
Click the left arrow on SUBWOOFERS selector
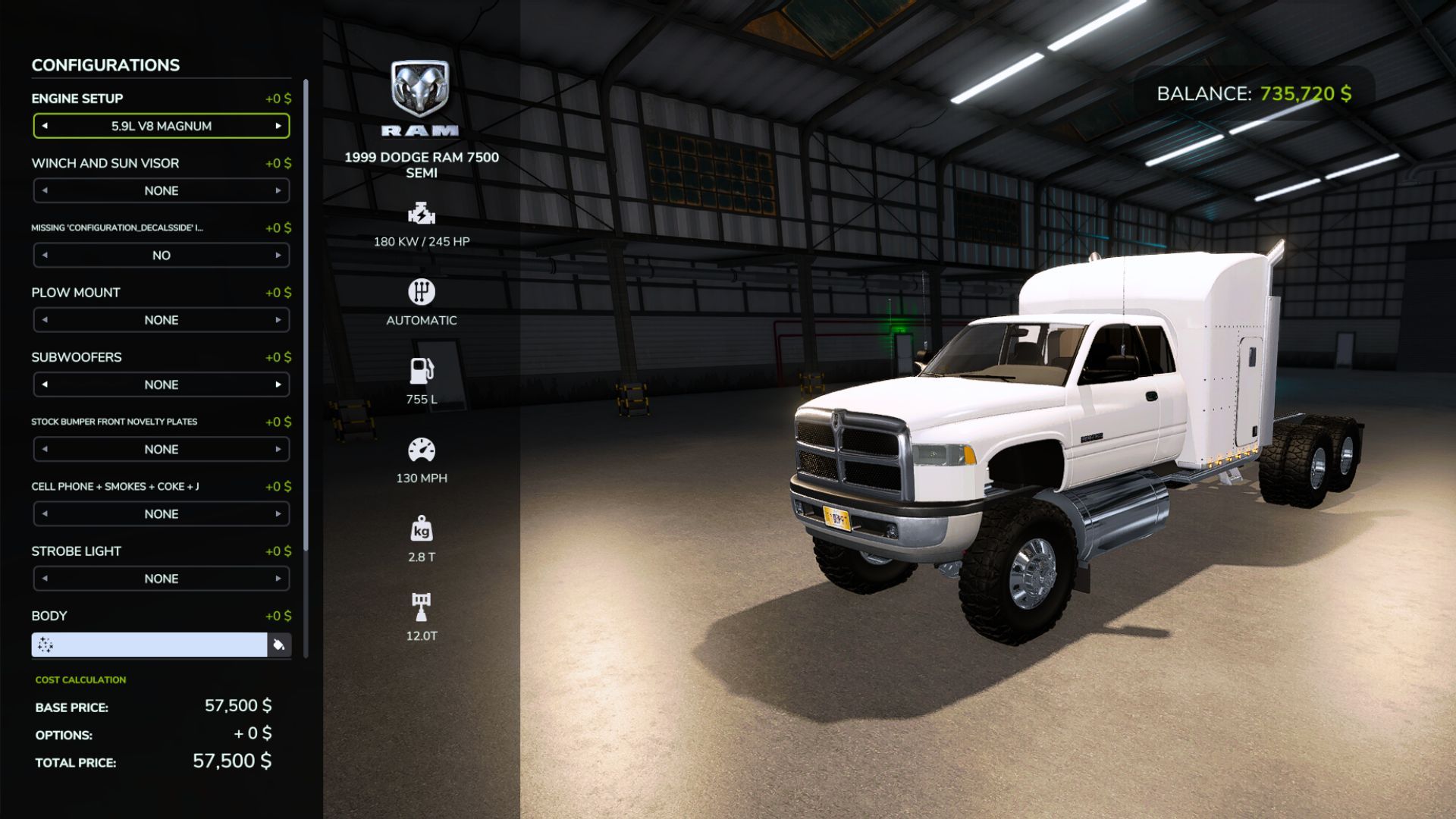click(x=44, y=384)
